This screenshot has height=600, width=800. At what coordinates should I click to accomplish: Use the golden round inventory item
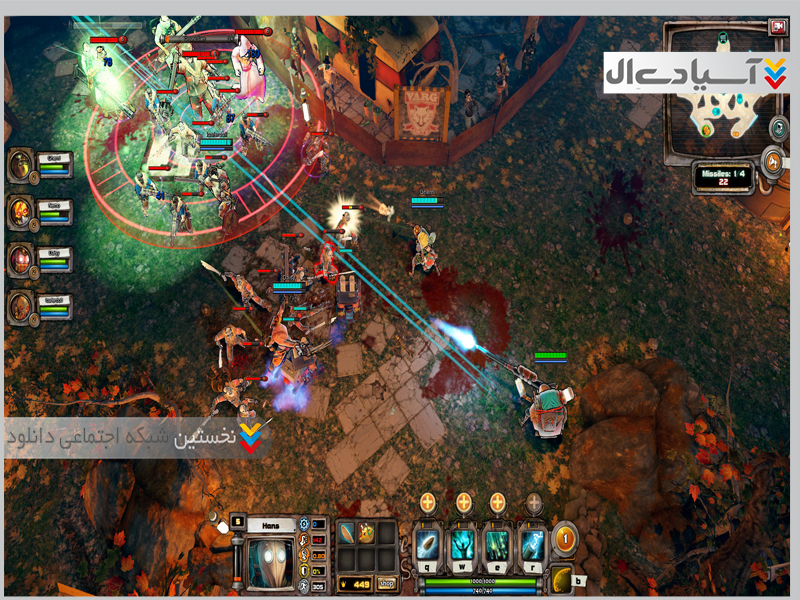[x=366, y=534]
